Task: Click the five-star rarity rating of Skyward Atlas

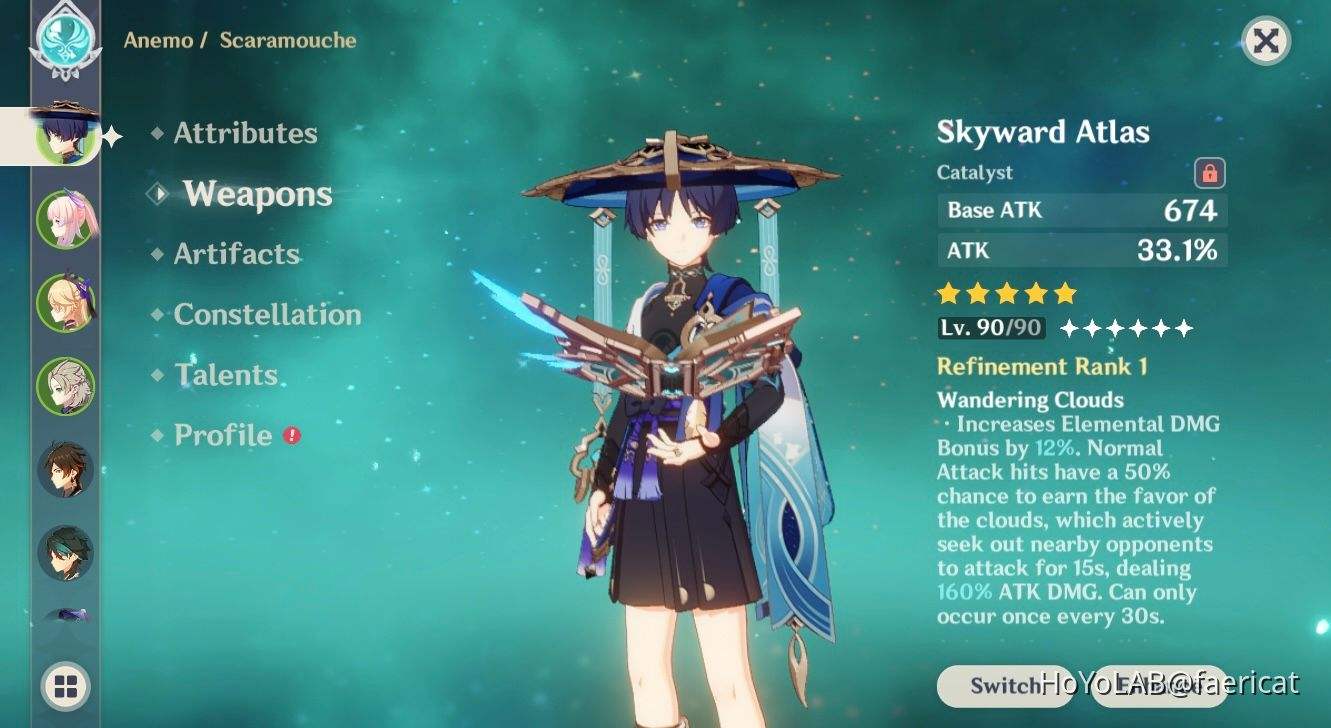Action: (x=1005, y=292)
